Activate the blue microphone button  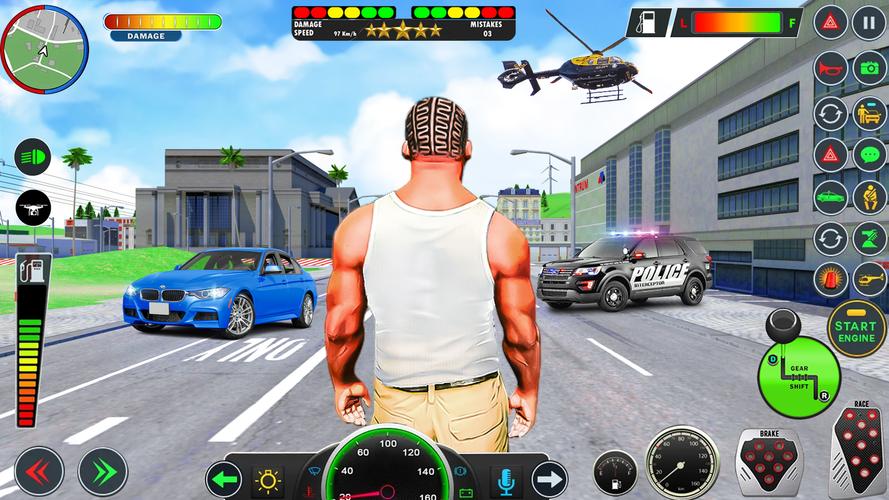(x=504, y=478)
